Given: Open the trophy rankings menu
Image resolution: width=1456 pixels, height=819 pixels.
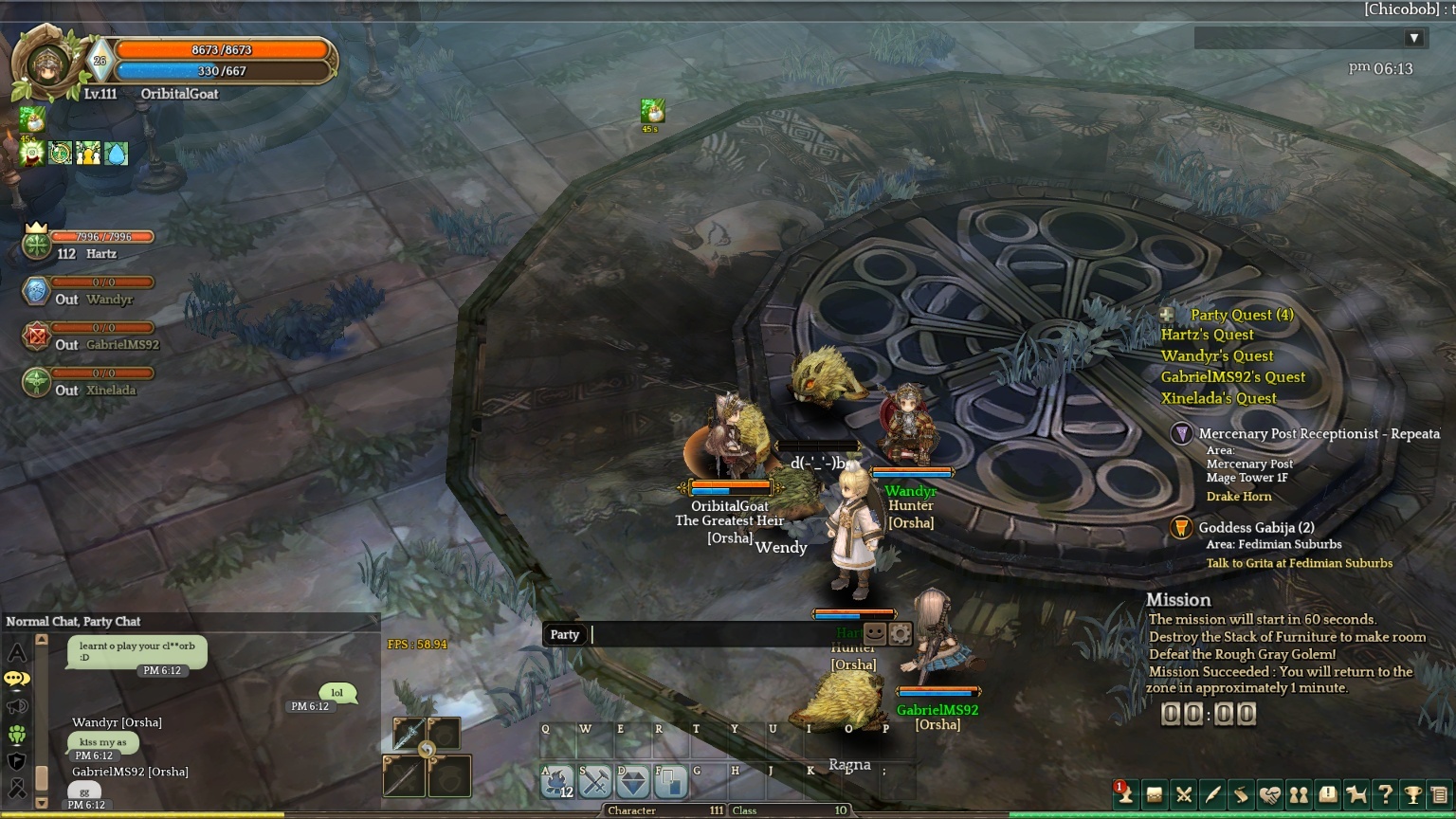Looking at the screenshot, I should (x=1413, y=794).
